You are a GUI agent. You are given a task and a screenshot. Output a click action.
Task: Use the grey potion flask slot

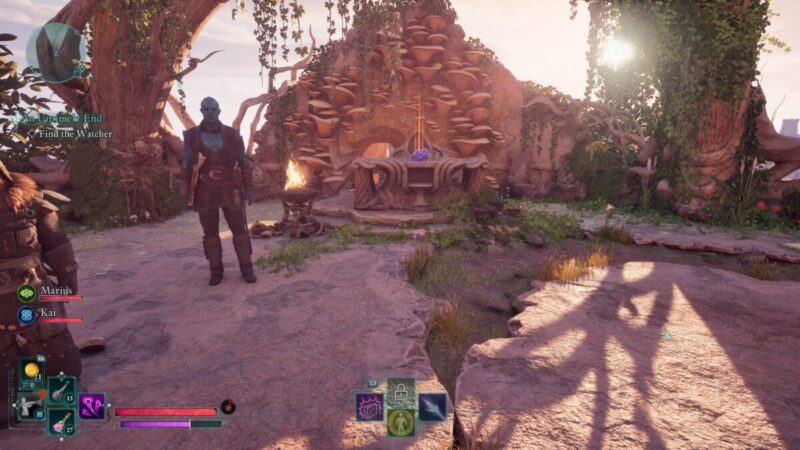(x=61, y=390)
